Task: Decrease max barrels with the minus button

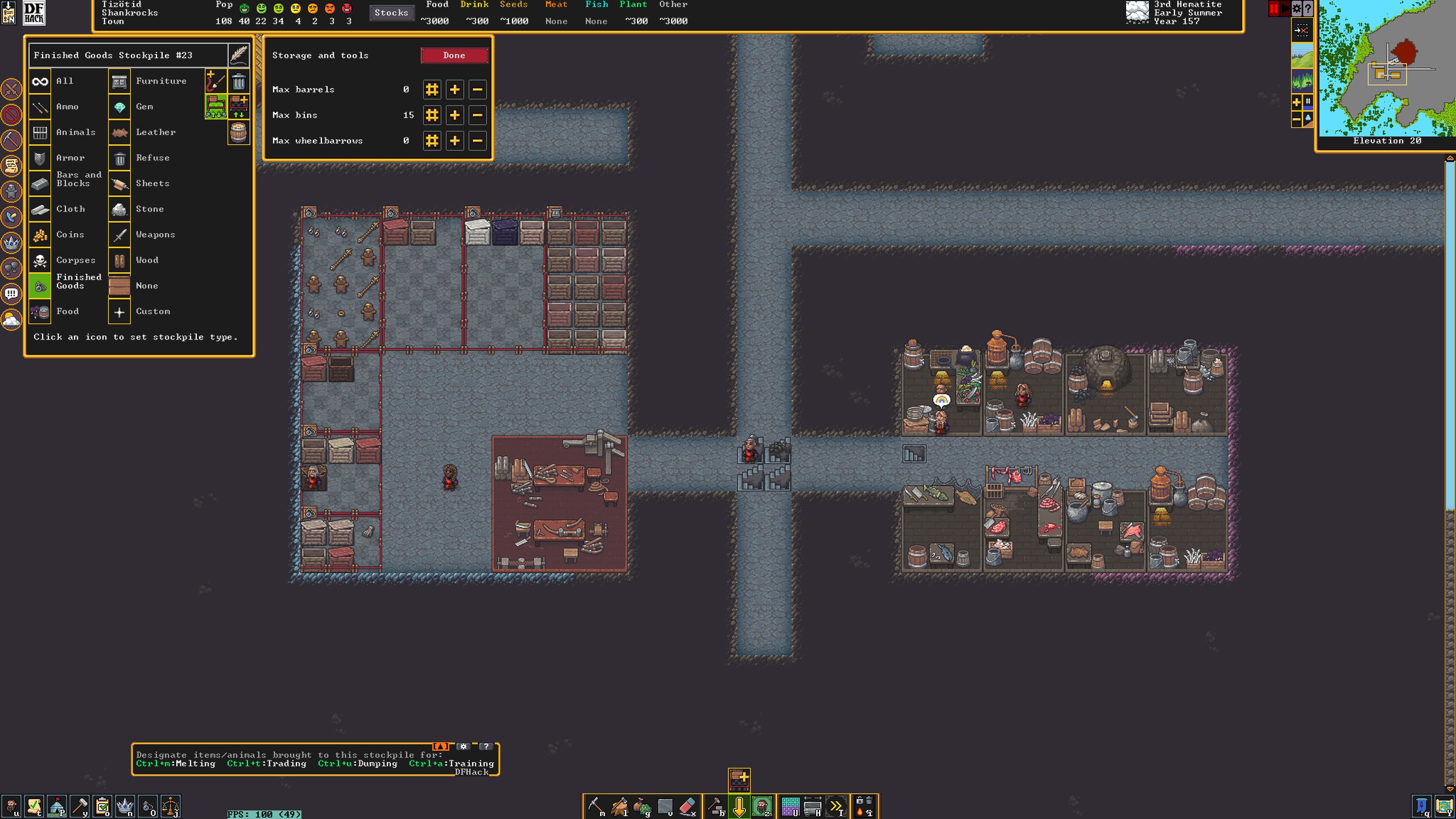Action: [x=477, y=90]
